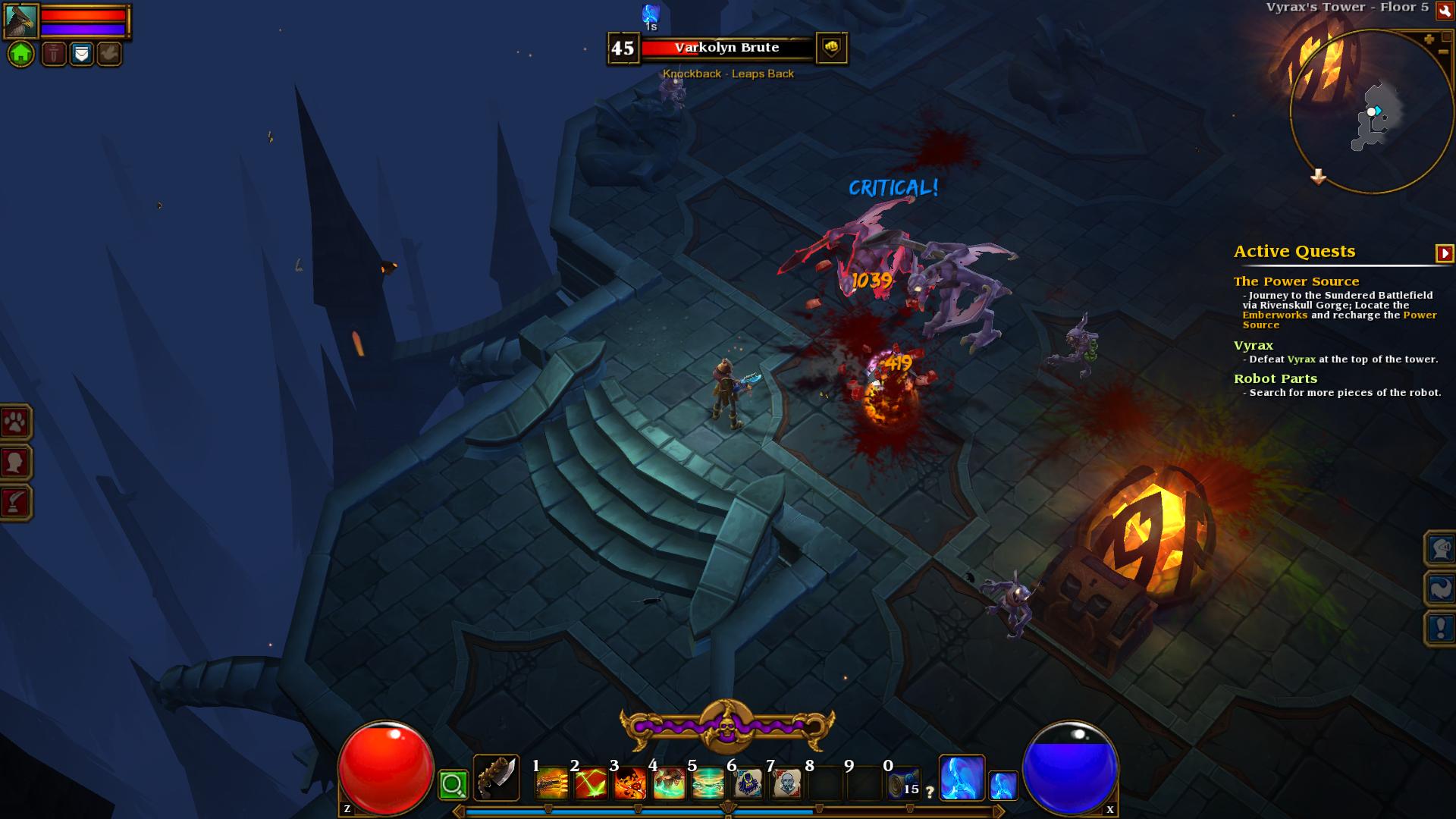Viewport: 1456px width, 819px height.
Task: Open the red quill journal button
Action: [15, 502]
